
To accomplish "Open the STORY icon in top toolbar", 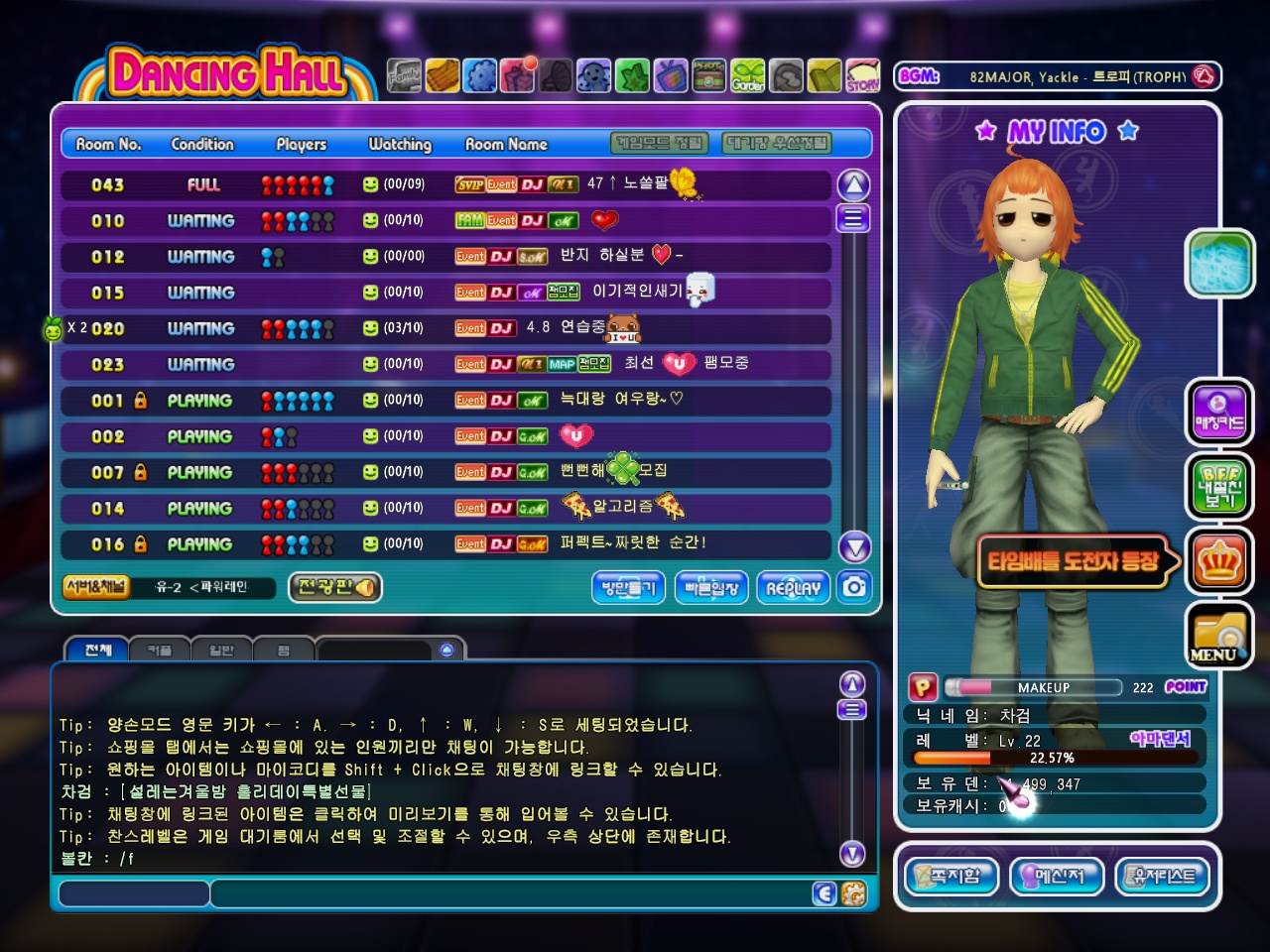I will pyautogui.click(x=862, y=75).
